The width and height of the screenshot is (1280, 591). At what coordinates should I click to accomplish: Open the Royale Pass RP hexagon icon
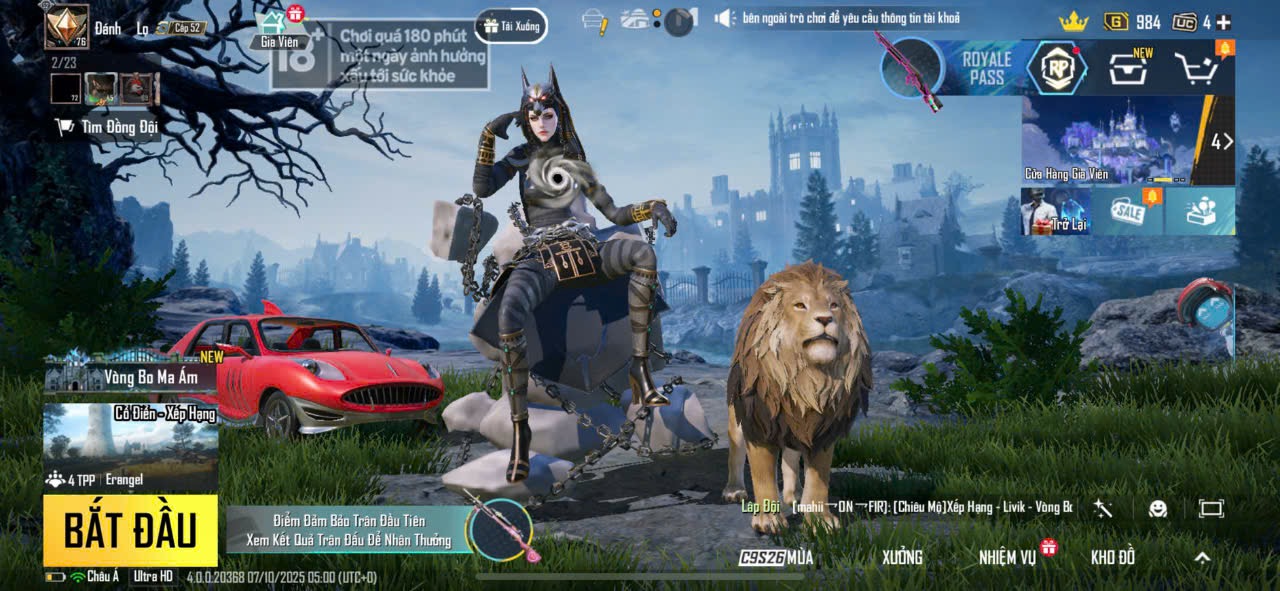point(1057,69)
